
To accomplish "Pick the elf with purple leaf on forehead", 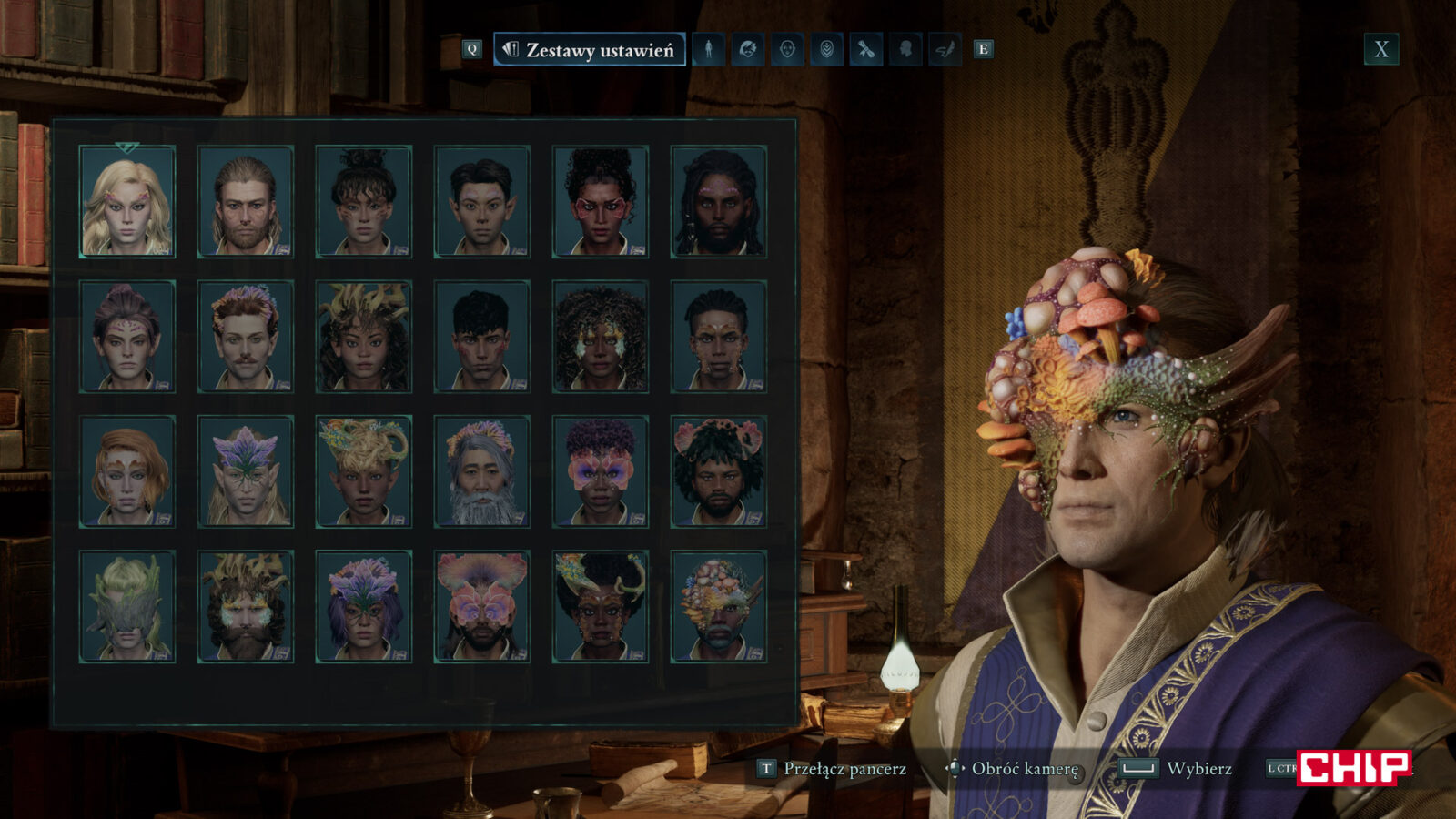I will click(246, 471).
